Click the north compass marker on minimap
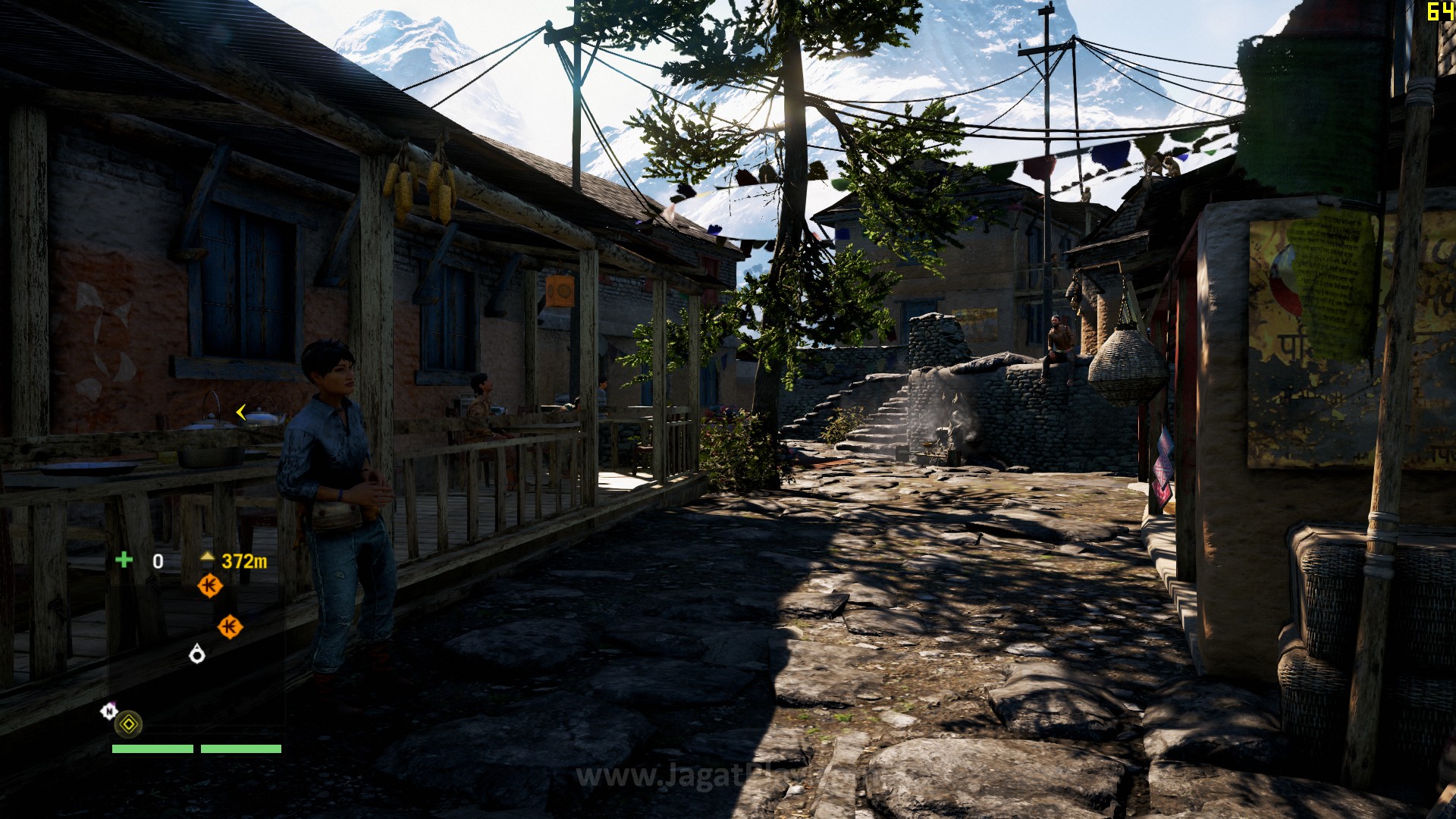The image size is (1456, 819). pos(109,711)
